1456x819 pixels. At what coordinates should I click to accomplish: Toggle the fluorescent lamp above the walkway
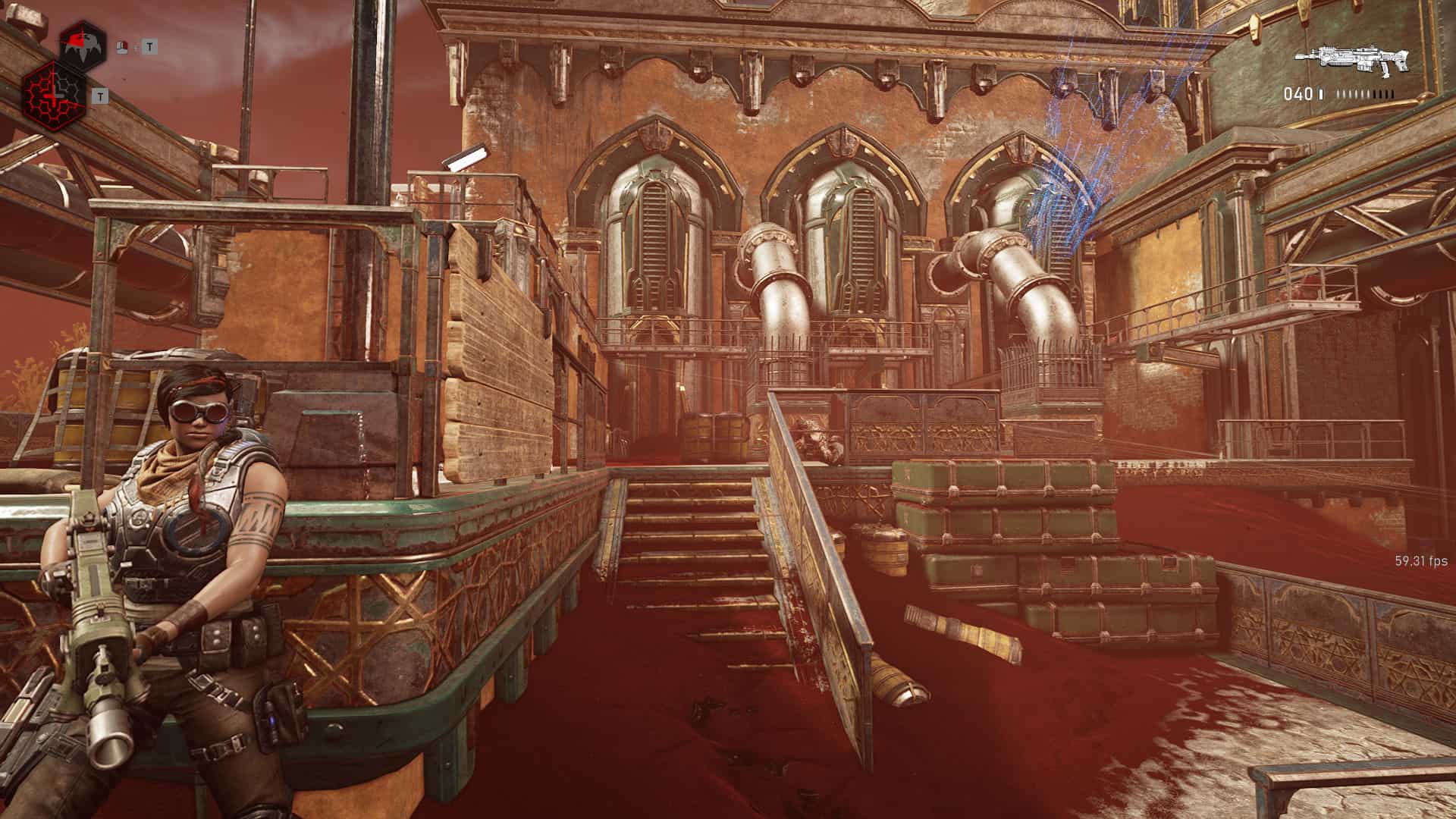tap(466, 156)
